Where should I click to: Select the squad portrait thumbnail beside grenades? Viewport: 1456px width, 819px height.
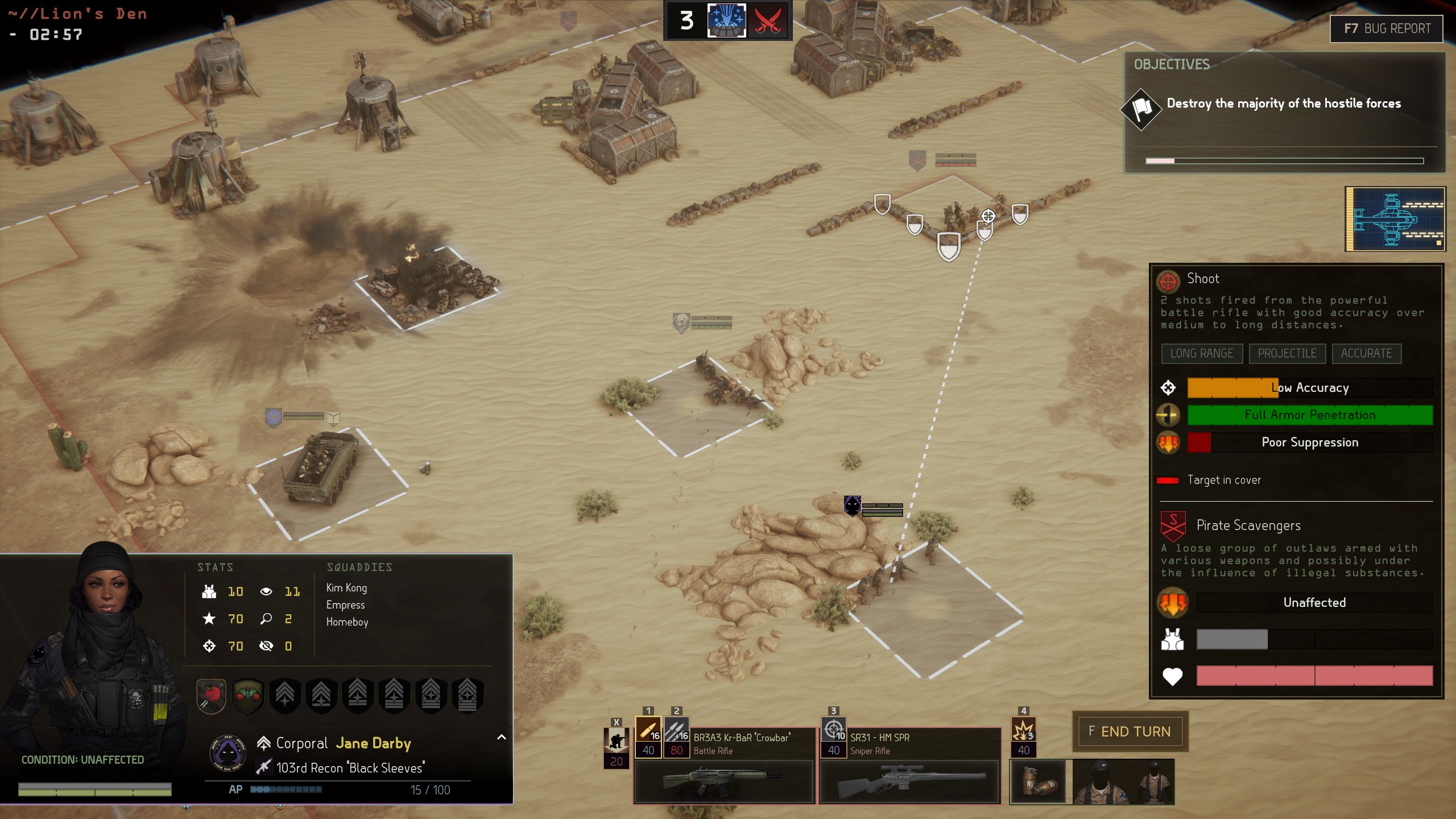pos(1123,783)
